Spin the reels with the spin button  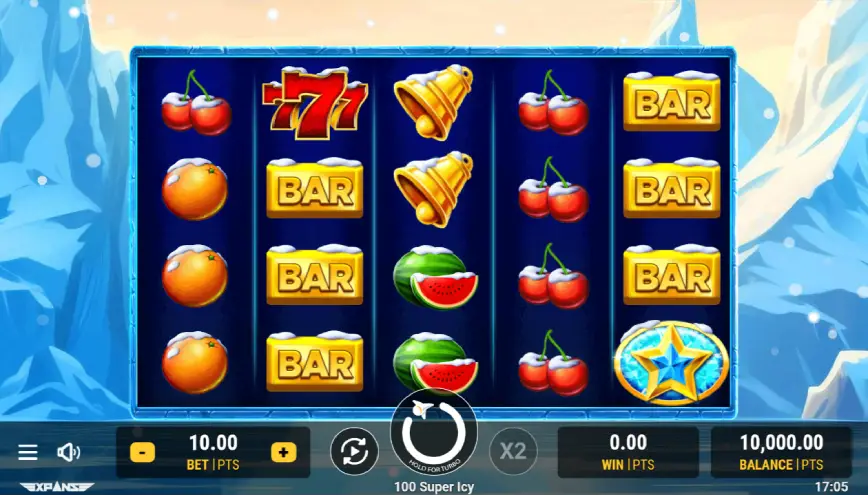[x=434, y=433]
